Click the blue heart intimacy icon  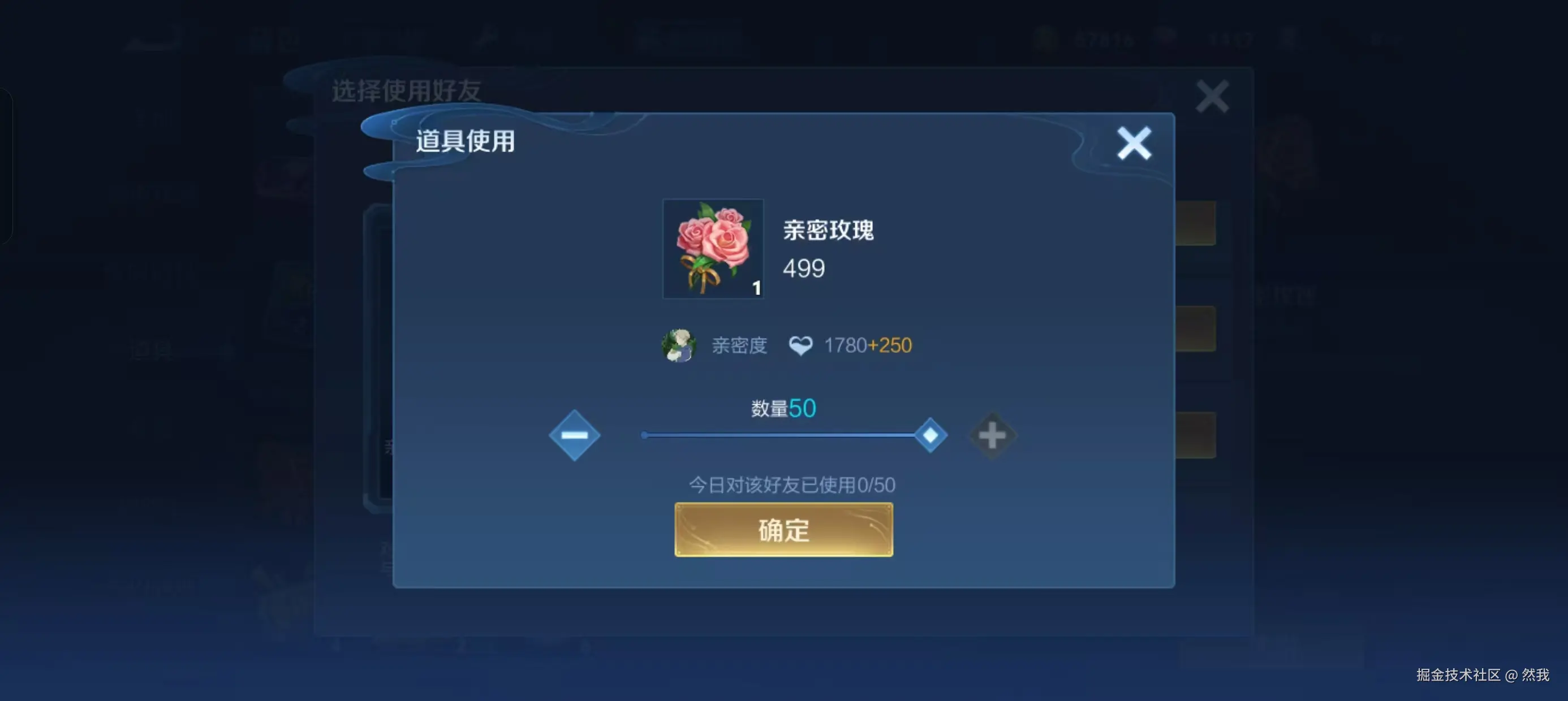(802, 344)
